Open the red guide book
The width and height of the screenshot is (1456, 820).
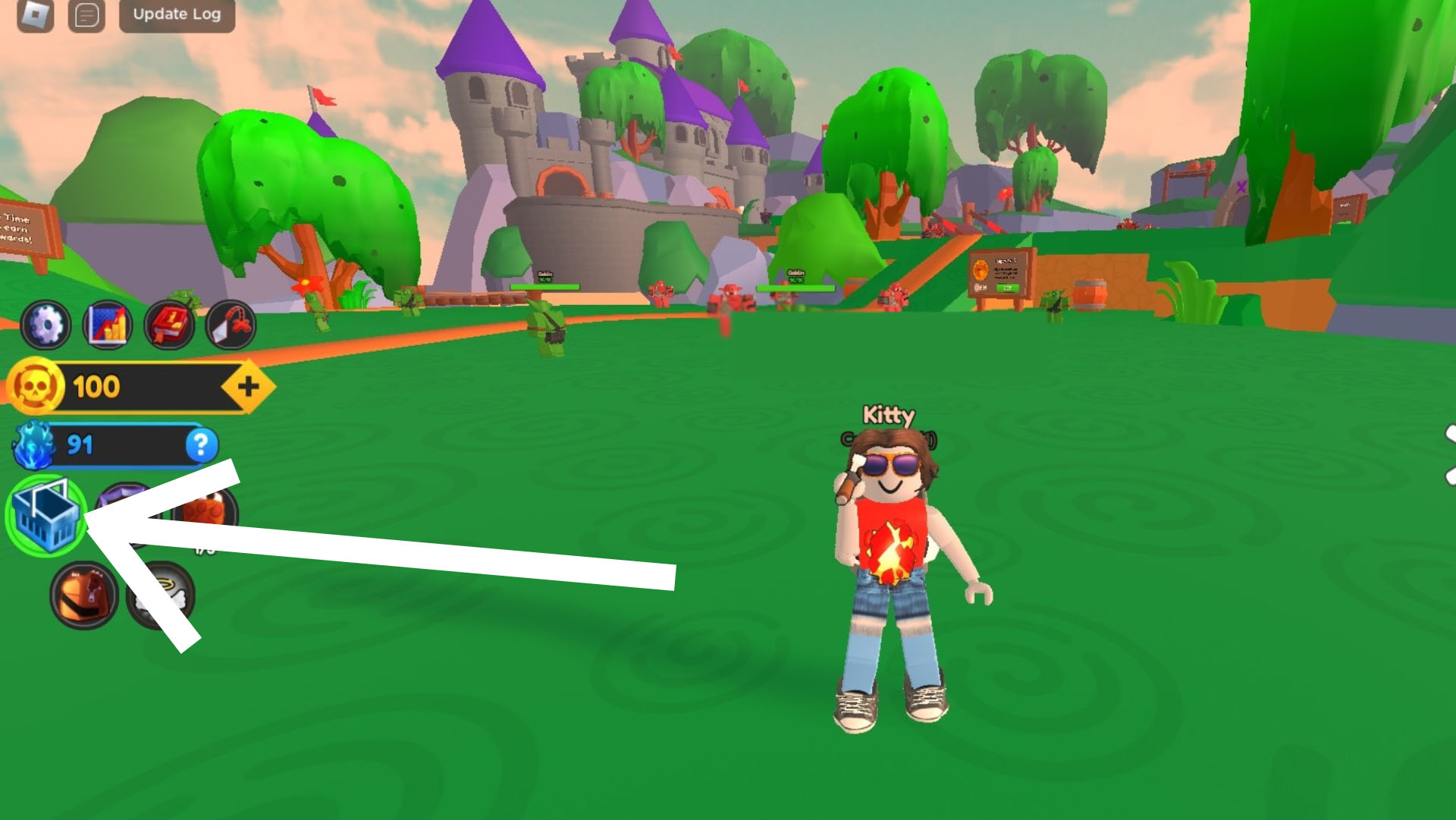pyautogui.click(x=169, y=326)
